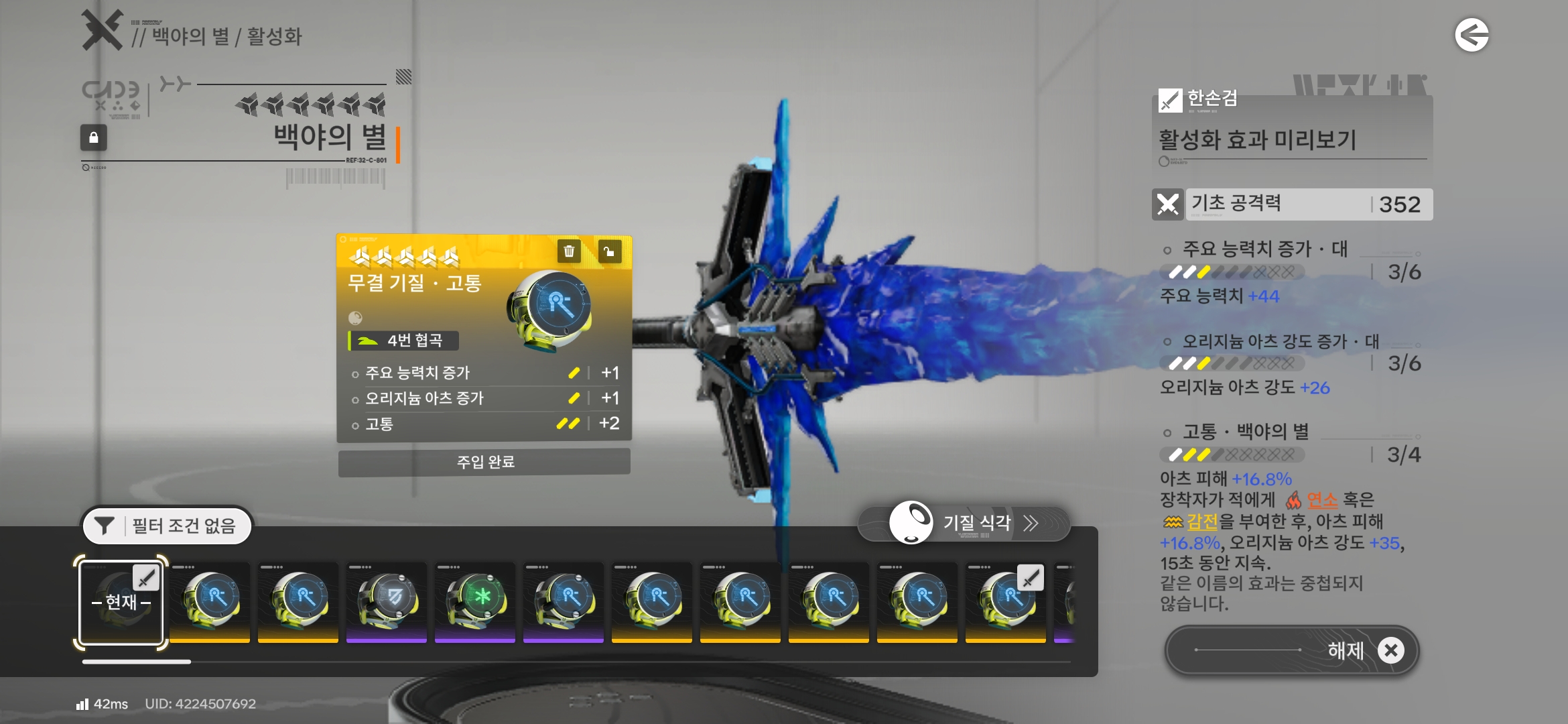
Task: Go back with the arrow button
Action: click(x=1472, y=35)
